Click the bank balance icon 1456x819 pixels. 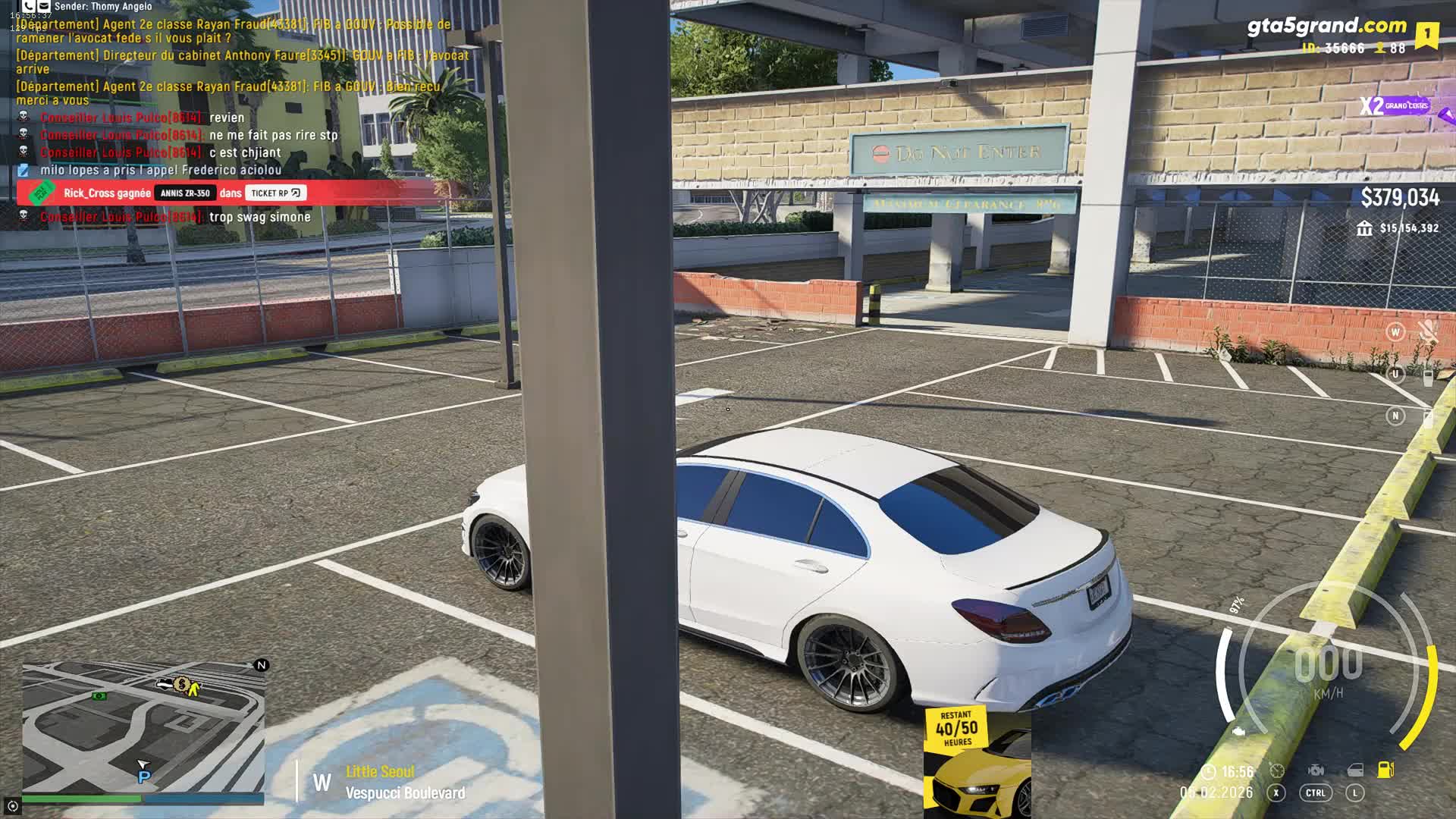pyautogui.click(x=1364, y=228)
